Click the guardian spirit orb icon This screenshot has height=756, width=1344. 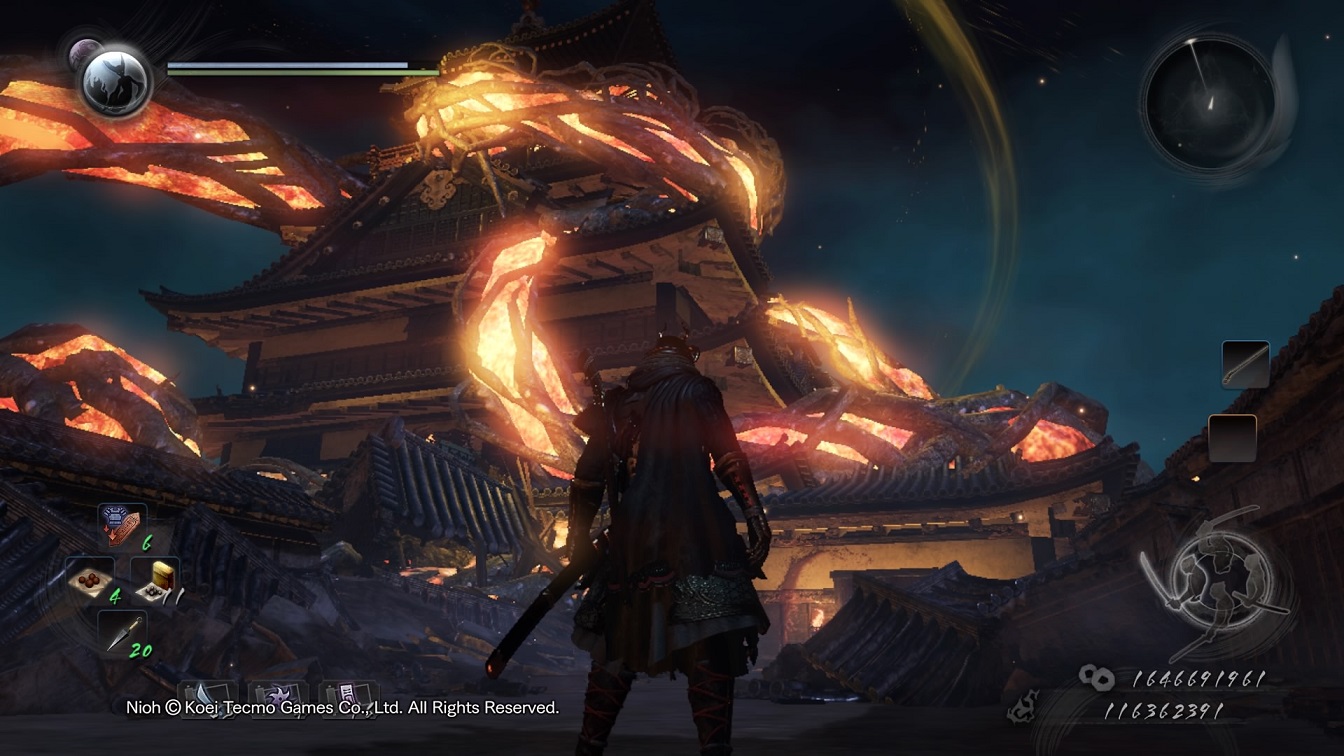click(x=116, y=80)
